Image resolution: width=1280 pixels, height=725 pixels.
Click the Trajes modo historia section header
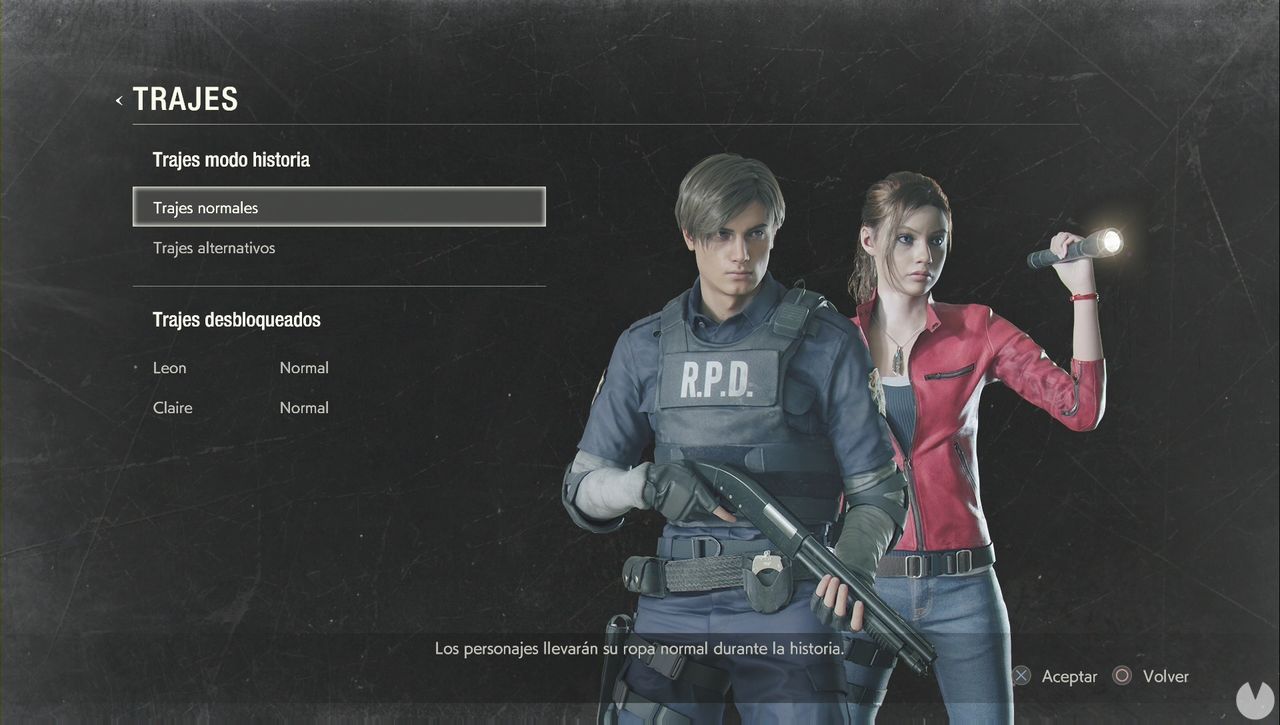coord(231,159)
